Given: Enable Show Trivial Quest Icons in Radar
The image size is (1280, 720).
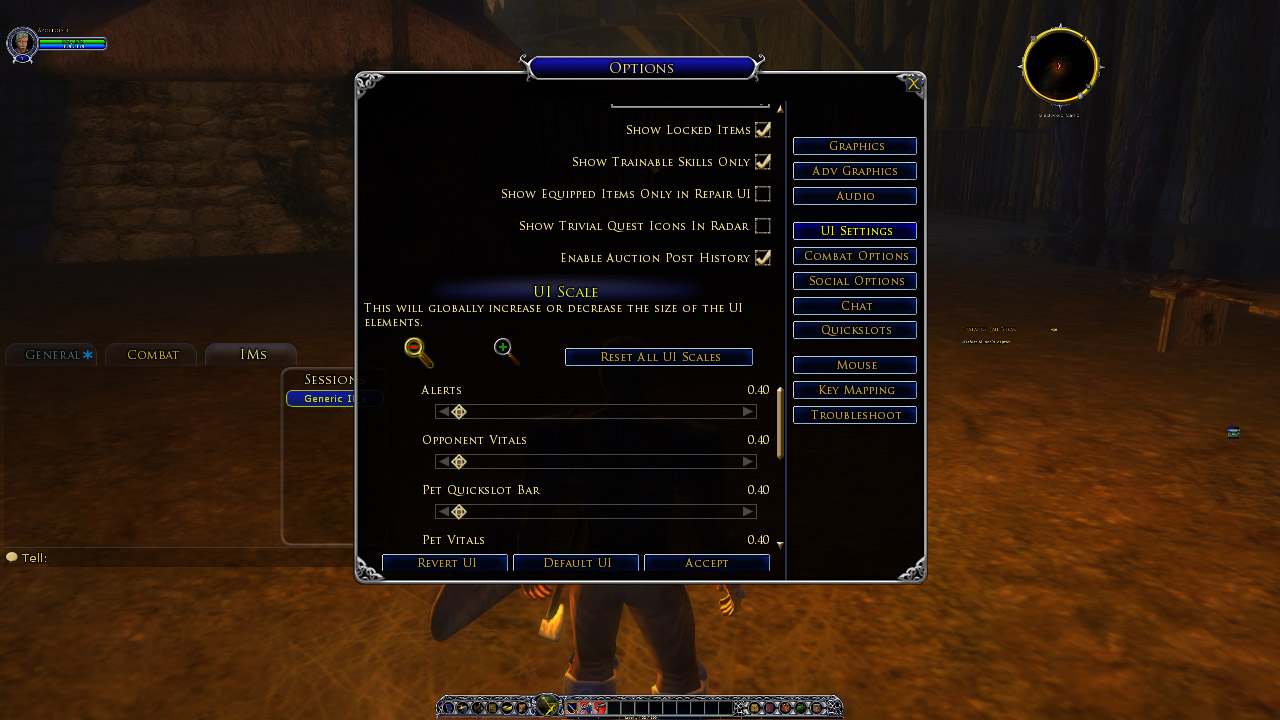Looking at the screenshot, I should [763, 226].
